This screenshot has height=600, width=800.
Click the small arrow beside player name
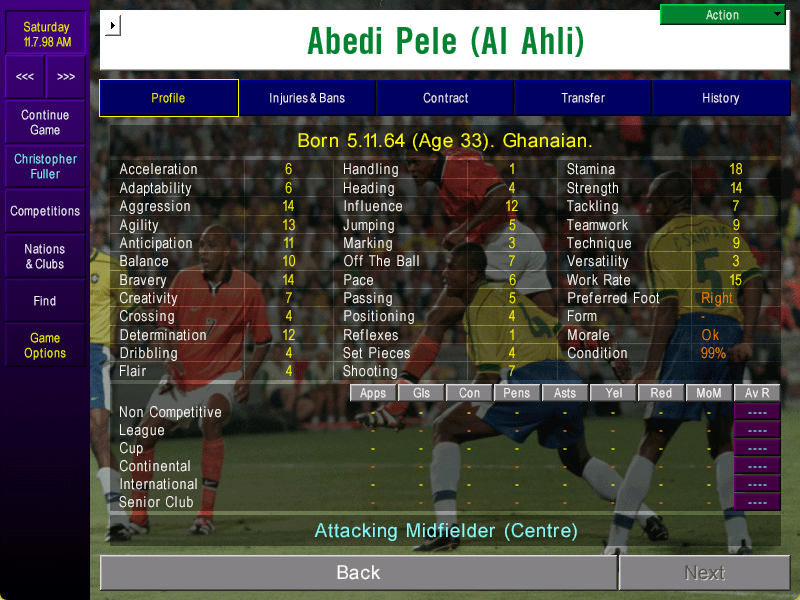pos(112,25)
